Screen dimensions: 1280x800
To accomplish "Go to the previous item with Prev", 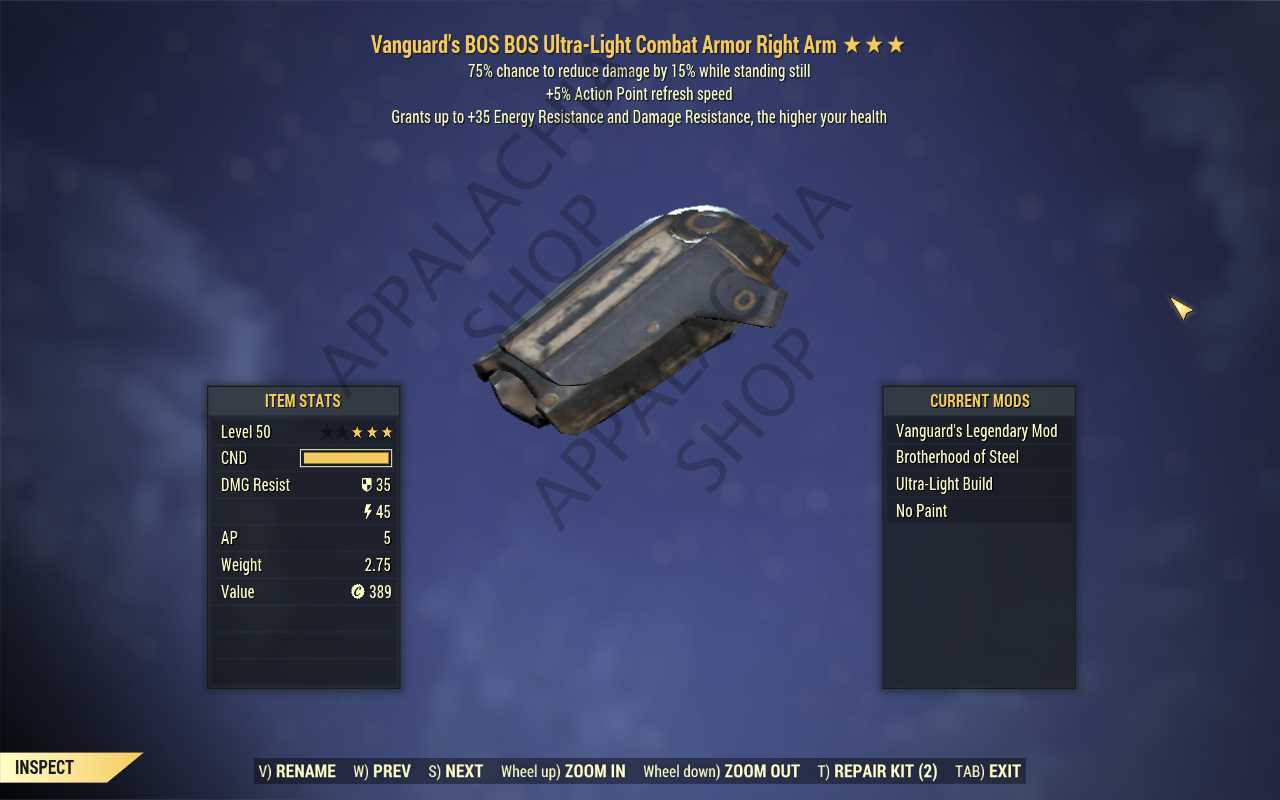I will tap(382, 771).
